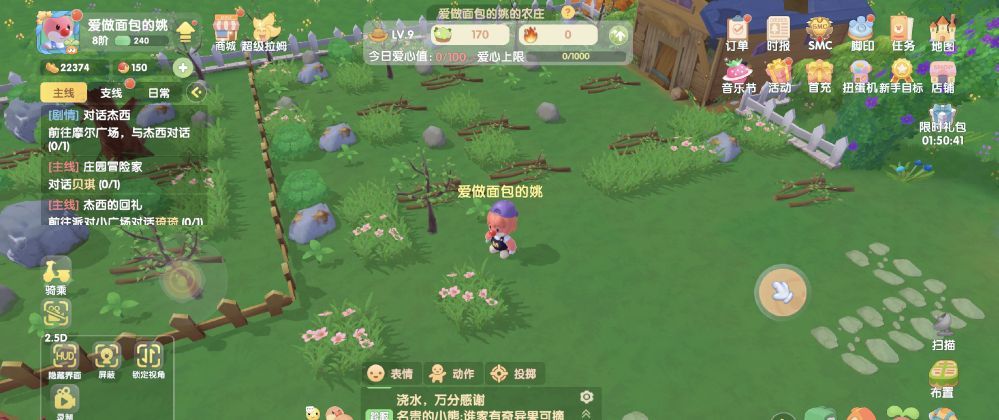Screen dimensions: 999x420
Task: Open the 任务 task book
Action: pyautogui.click(x=903, y=32)
